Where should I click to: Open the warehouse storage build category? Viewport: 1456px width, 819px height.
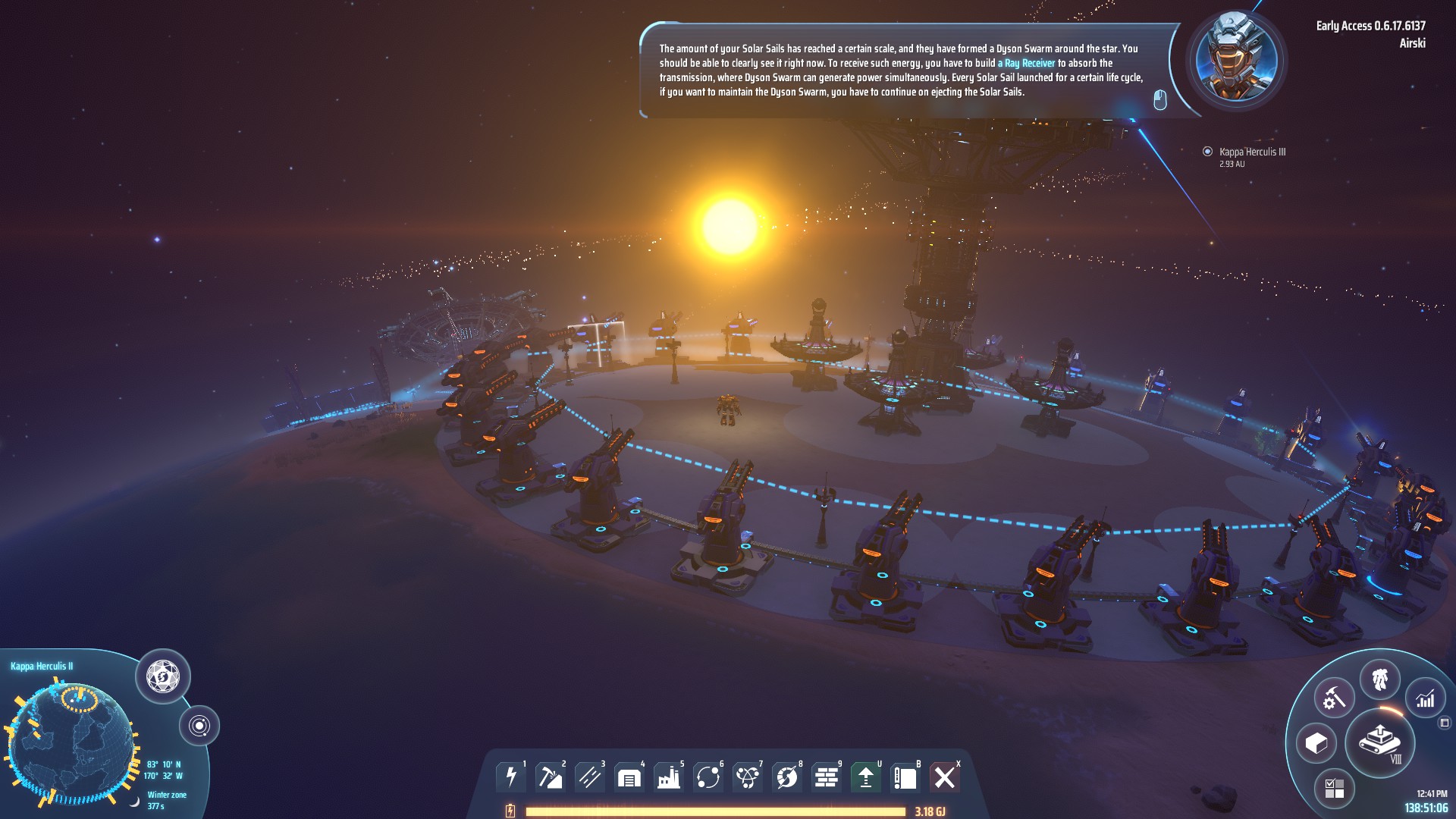tap(629, 777)
